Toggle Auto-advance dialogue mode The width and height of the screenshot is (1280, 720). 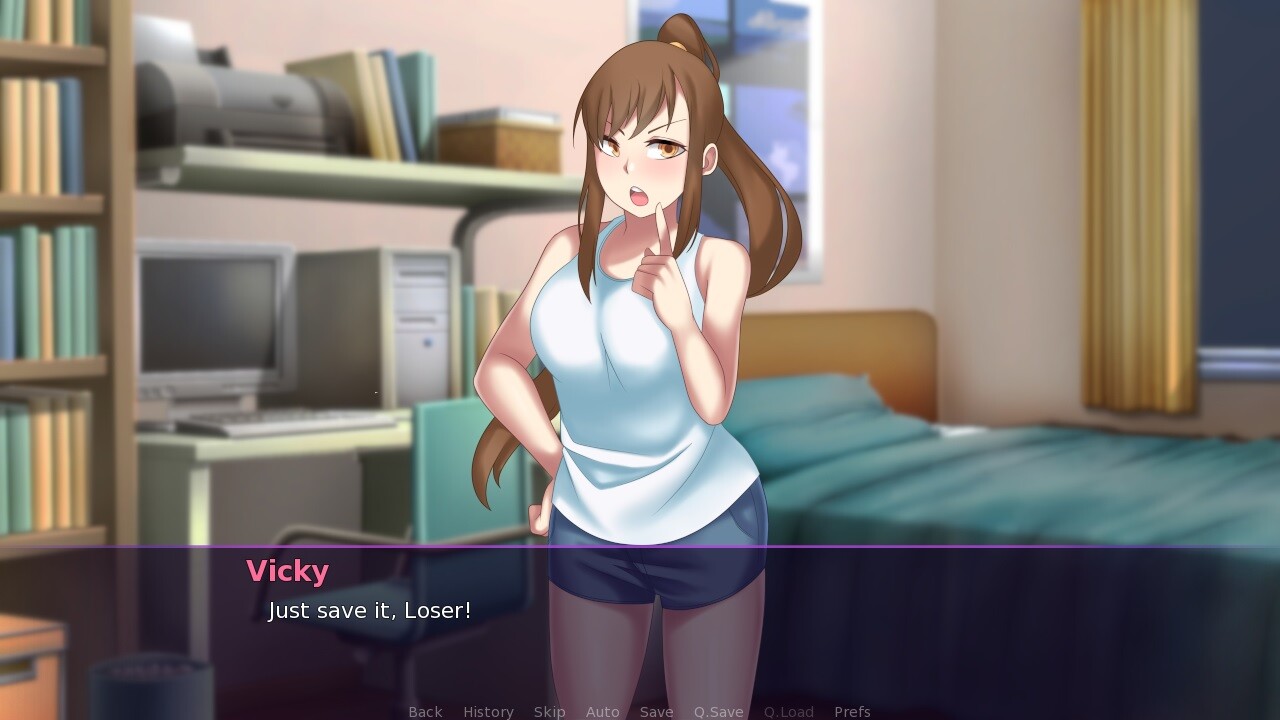[x=603, y=711]
